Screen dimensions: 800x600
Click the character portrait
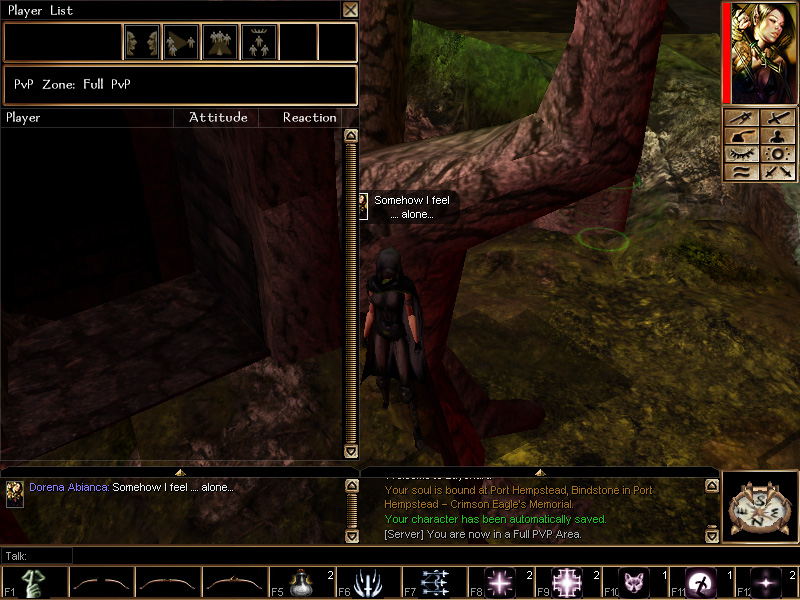pos(763,52)
